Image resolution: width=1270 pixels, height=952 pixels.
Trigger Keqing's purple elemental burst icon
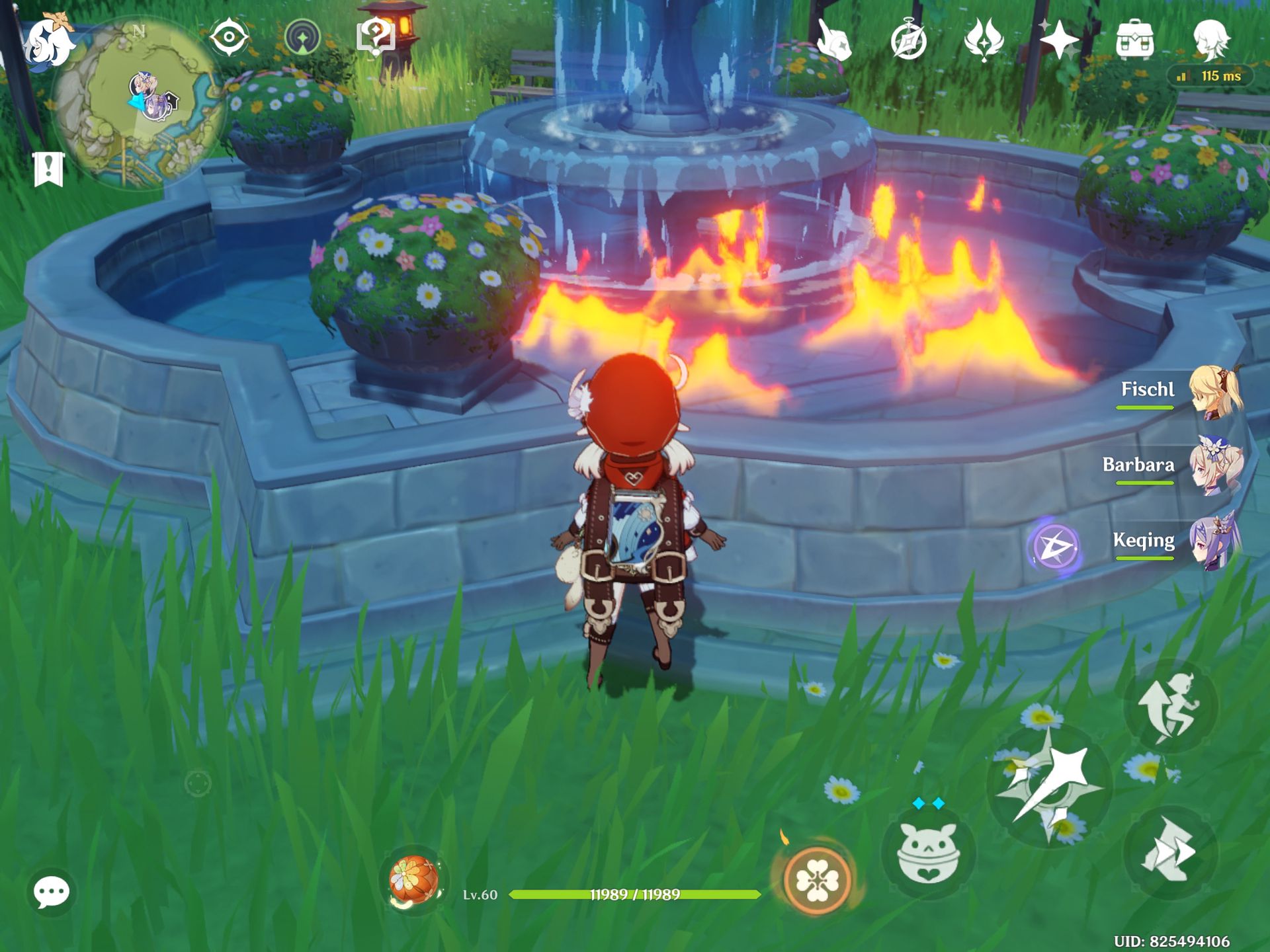point(1055,547)
